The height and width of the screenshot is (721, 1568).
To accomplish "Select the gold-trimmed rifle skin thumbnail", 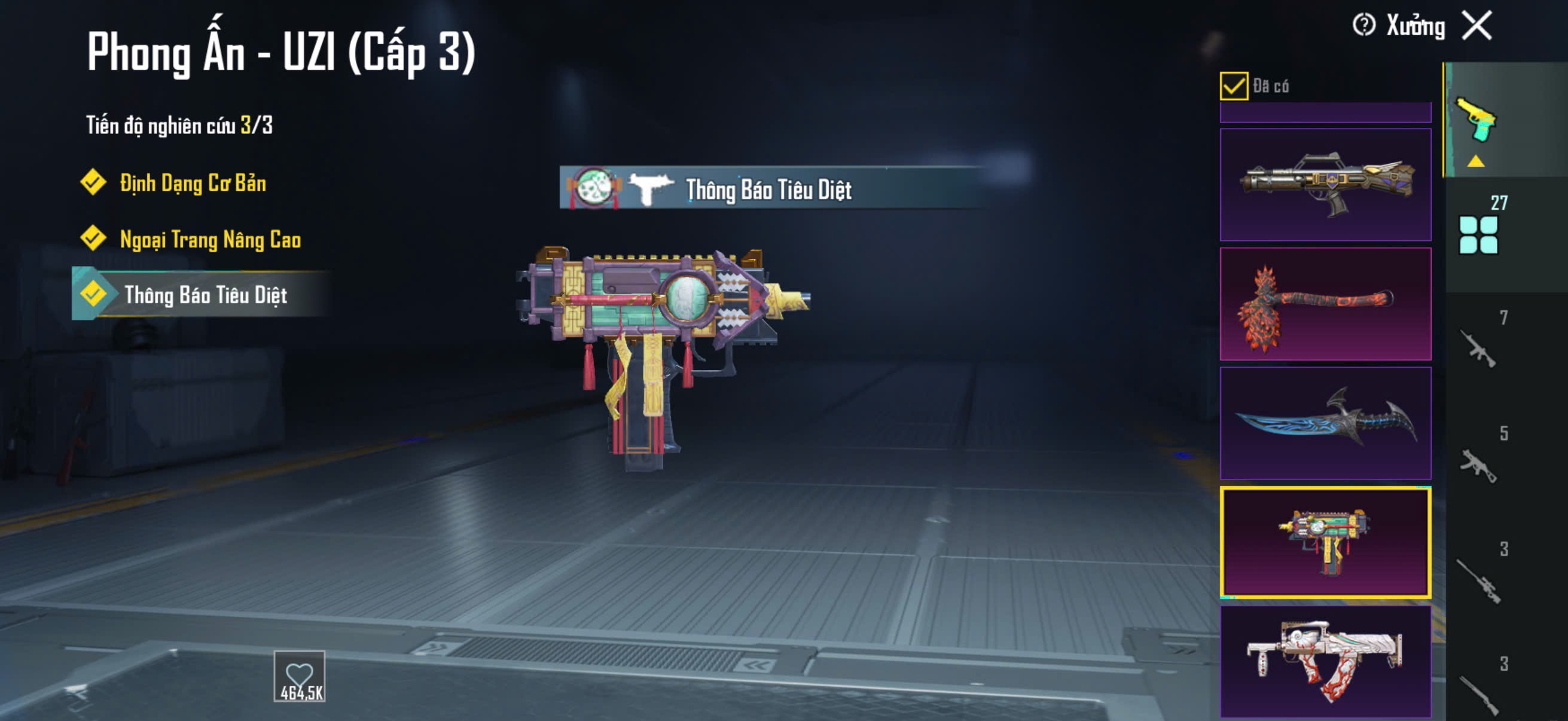I will click(1325, 184).
